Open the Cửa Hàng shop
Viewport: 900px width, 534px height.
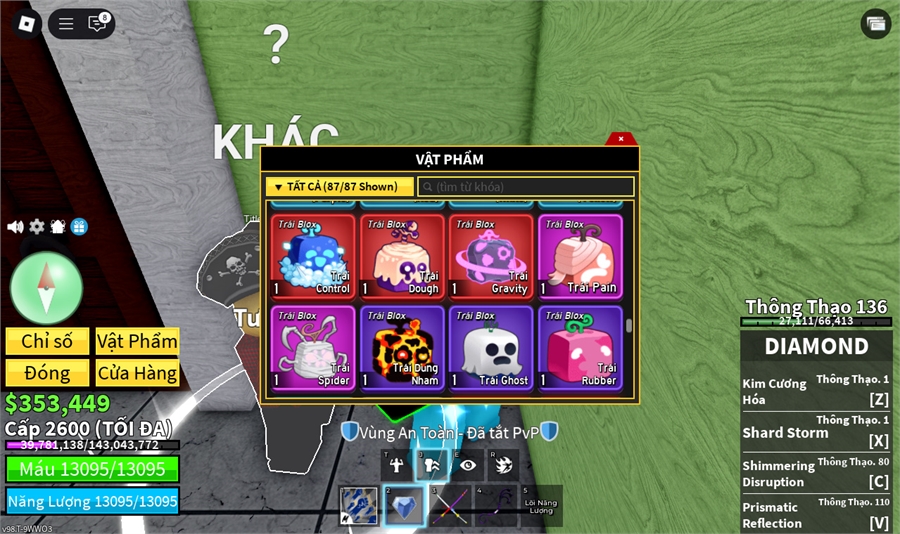click(137, 373)
